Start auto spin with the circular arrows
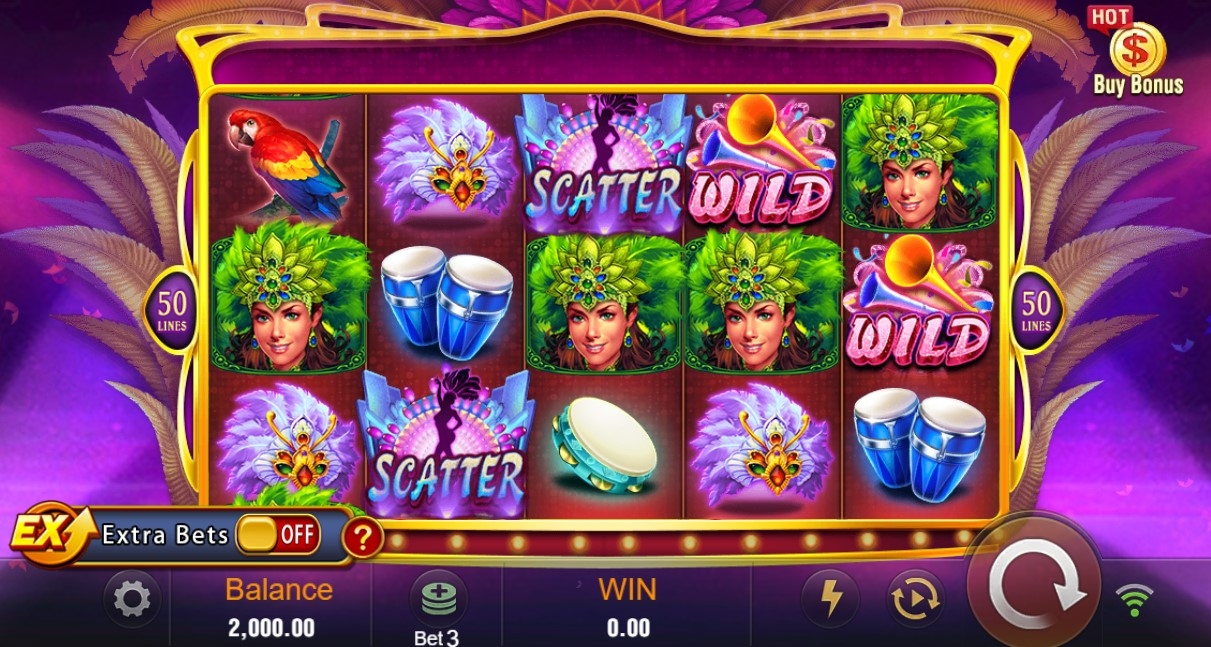Screen dimensions: 1211x647 tap(915, 598)
